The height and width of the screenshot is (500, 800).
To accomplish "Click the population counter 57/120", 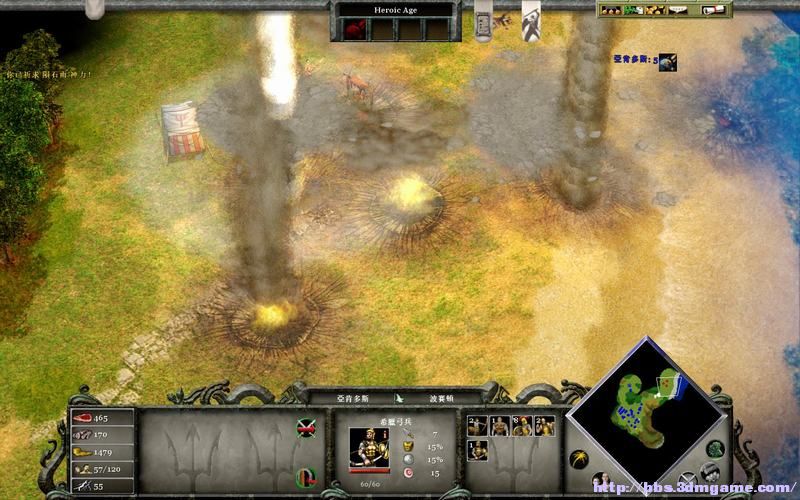I will coord(101,468).
